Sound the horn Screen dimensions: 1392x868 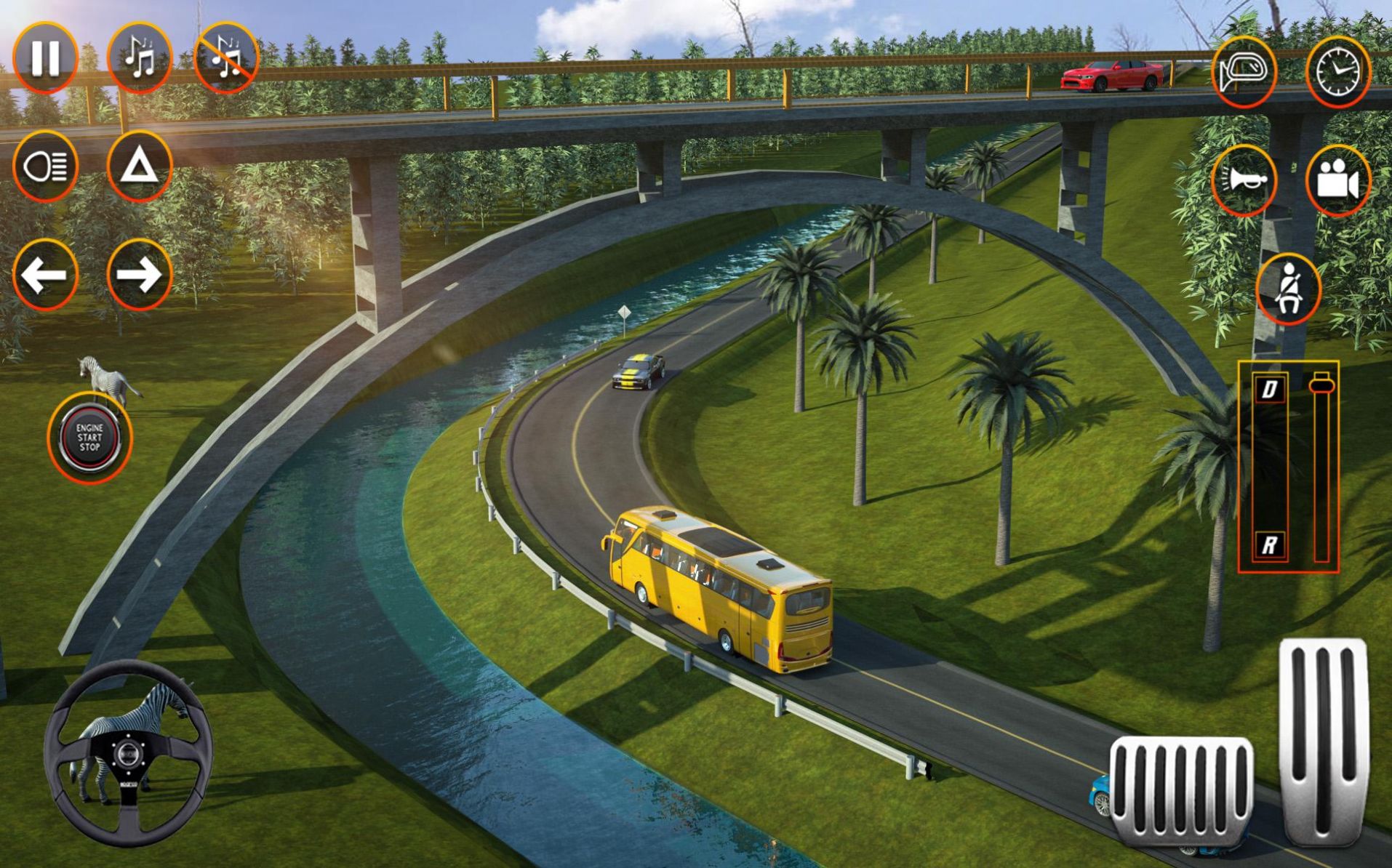click(x=1244, y=180)
